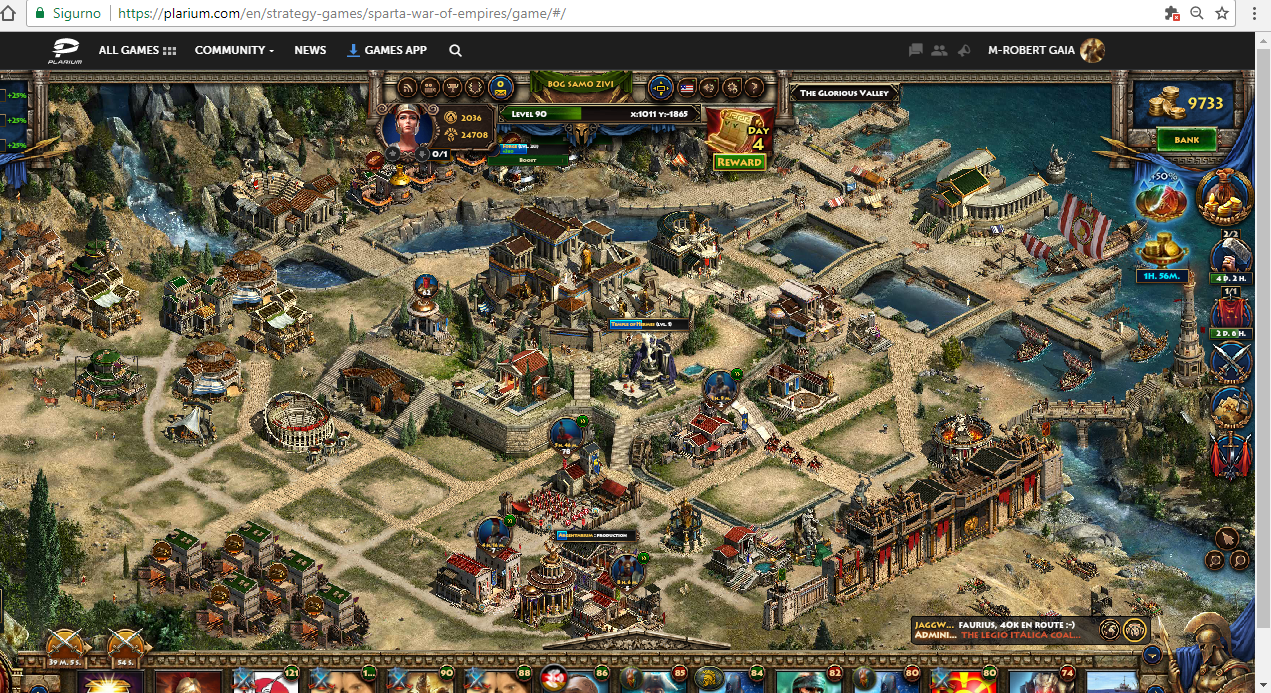Boost the Forge production
This screenshot has width=1271, height=693.
527,160
